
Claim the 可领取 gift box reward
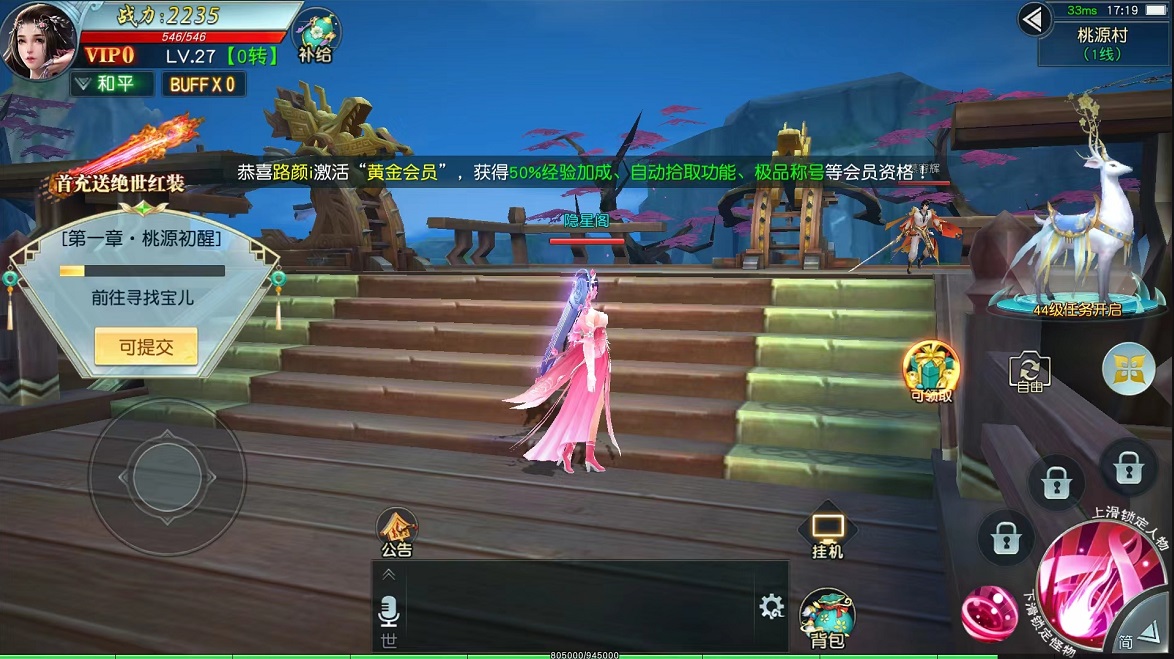[x=931, y=370]
